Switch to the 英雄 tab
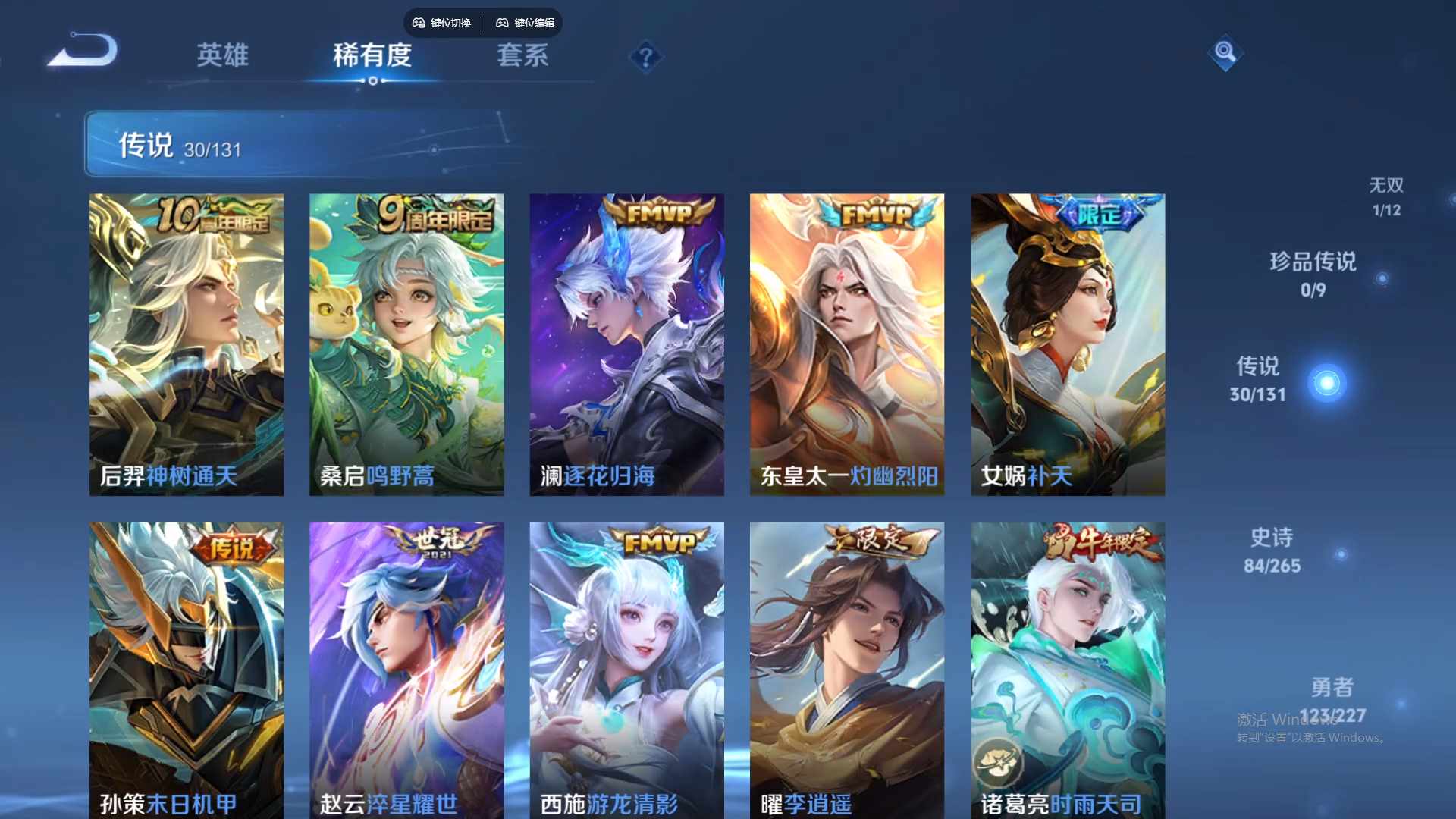This screenshot has height=819, width=1456. 221,57
